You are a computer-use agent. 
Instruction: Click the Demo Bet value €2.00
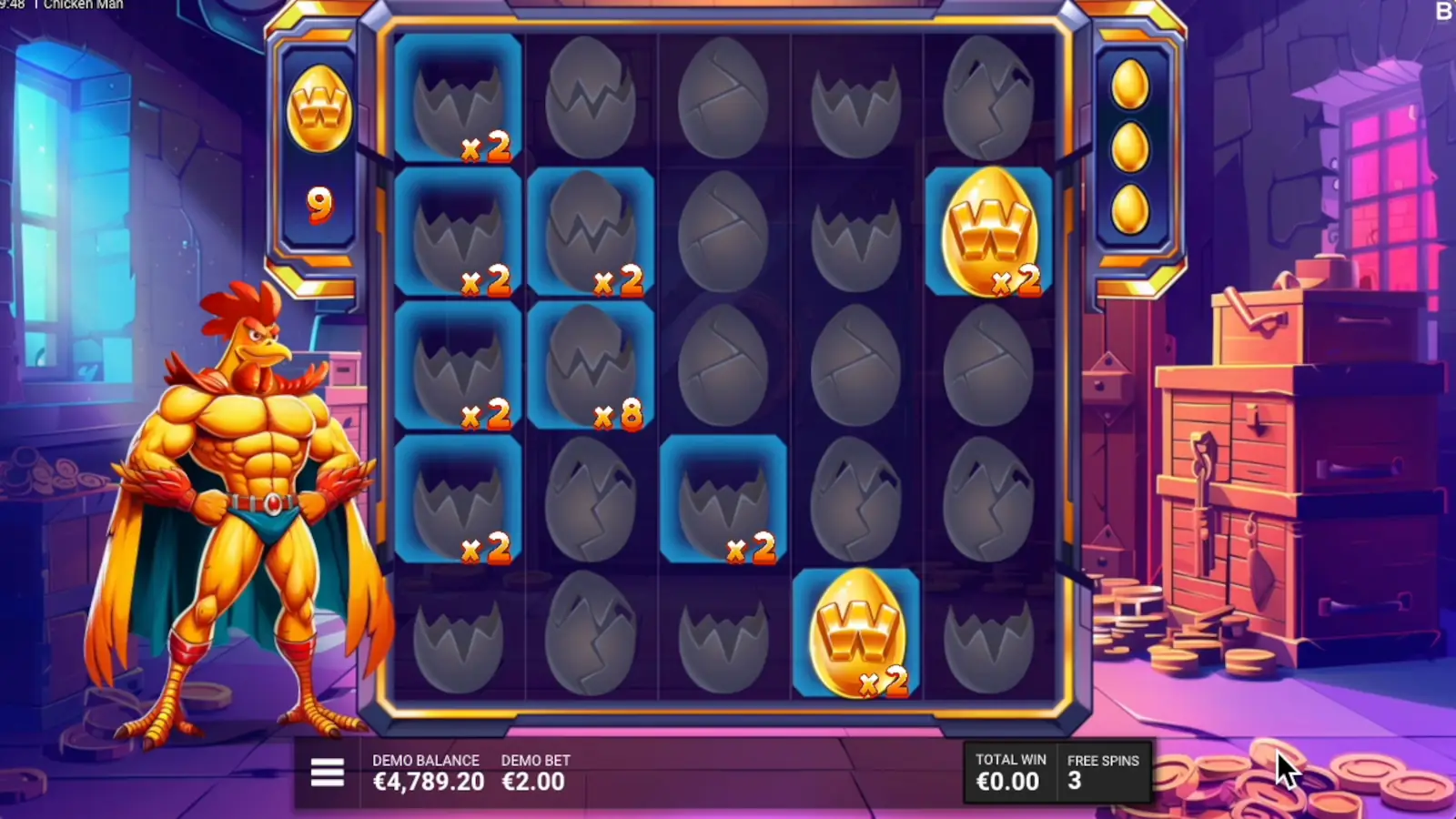533,781
